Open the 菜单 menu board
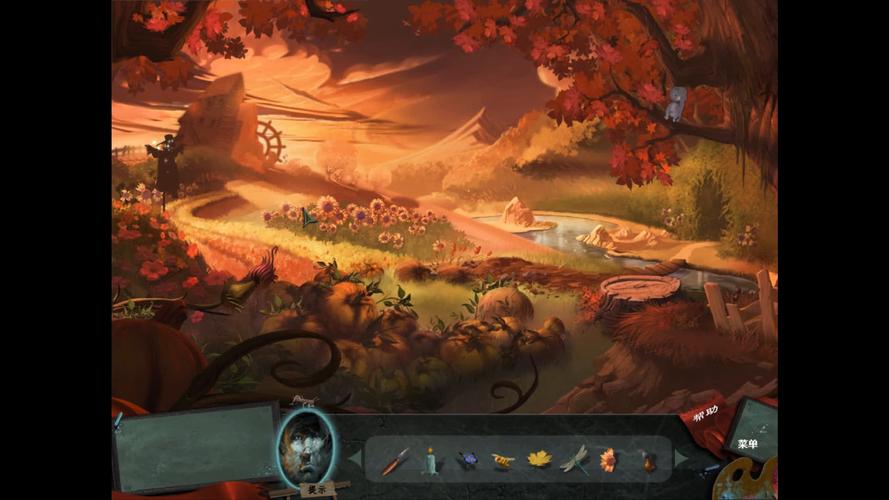 pyautogui.click(x=748, y=441)
